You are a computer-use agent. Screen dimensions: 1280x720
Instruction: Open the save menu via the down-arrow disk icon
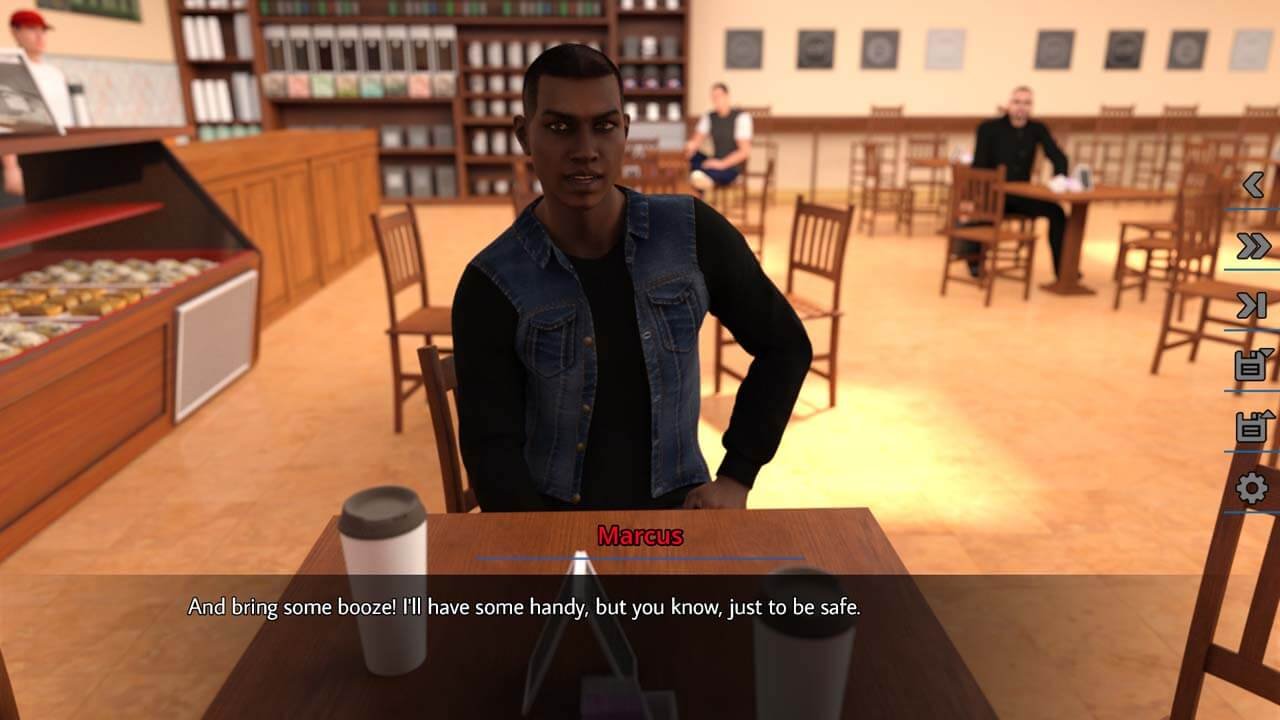tap(1252, 365)
